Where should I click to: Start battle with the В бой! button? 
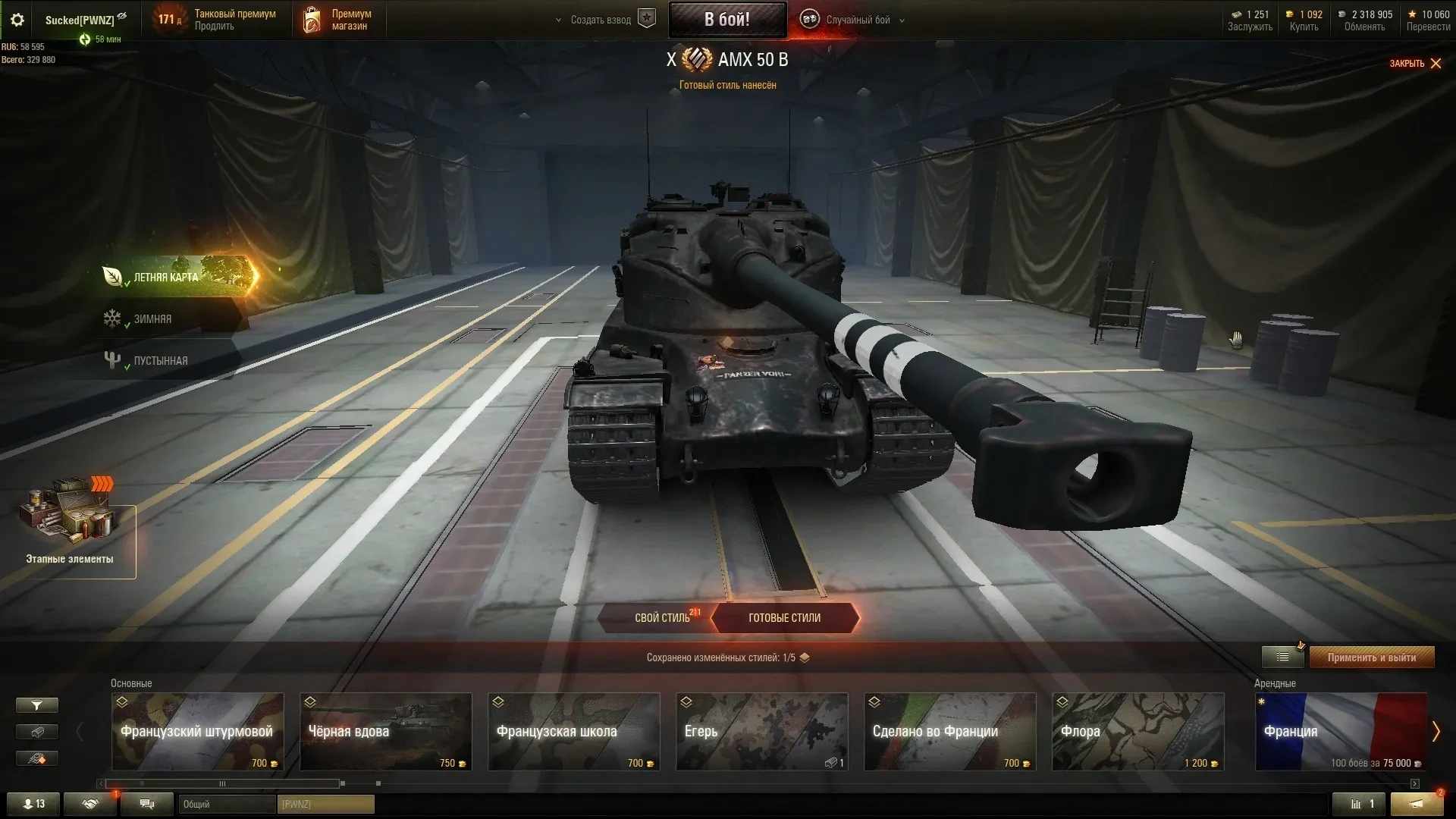(726, 20)
